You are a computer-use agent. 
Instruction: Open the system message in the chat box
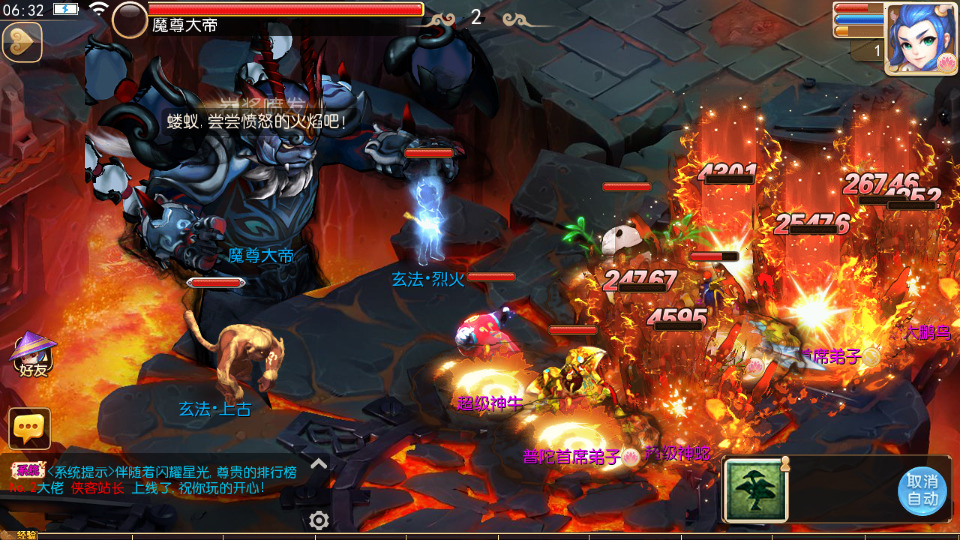[x=150, y=480]
